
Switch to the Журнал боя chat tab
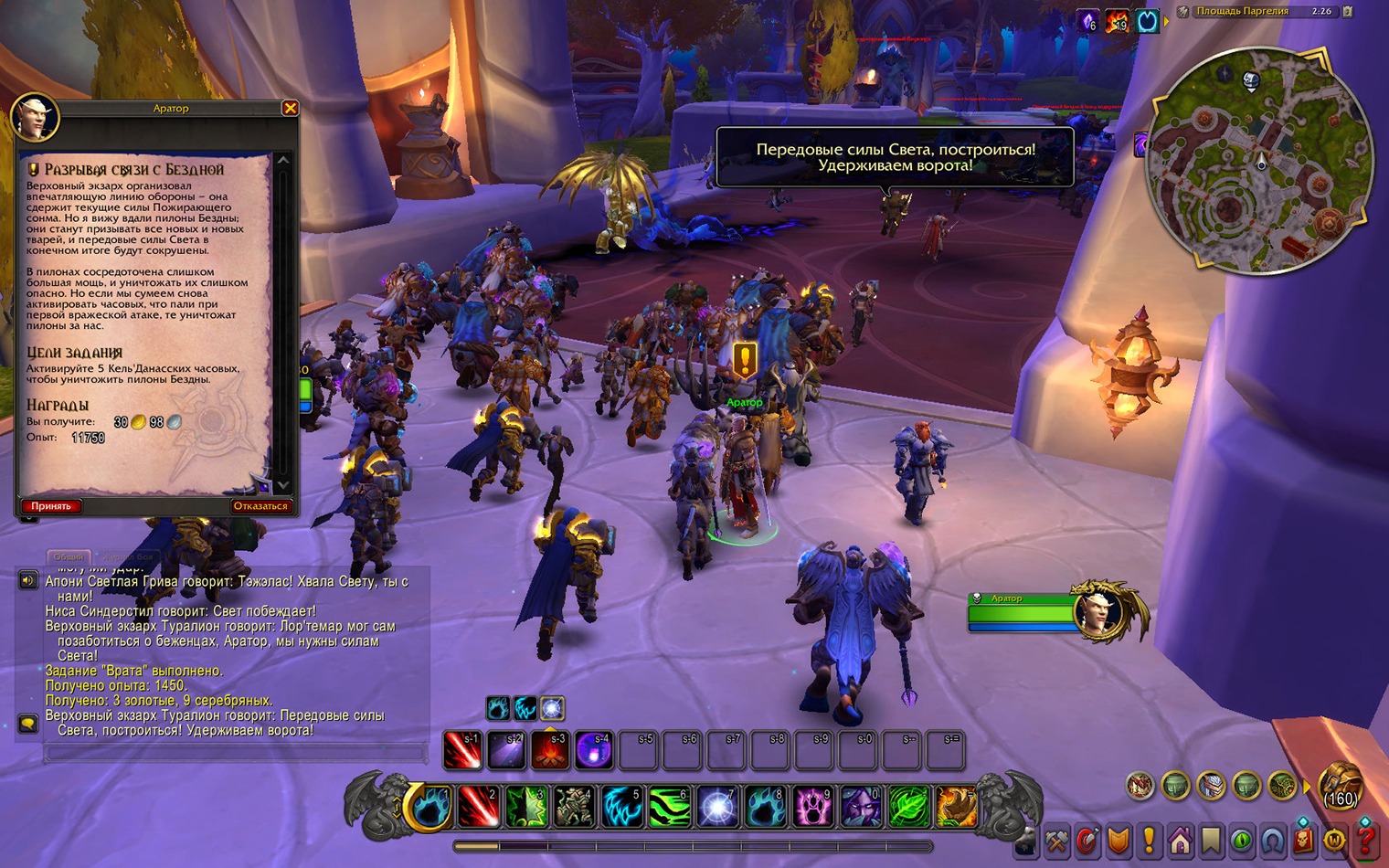[x=127, y=556]
